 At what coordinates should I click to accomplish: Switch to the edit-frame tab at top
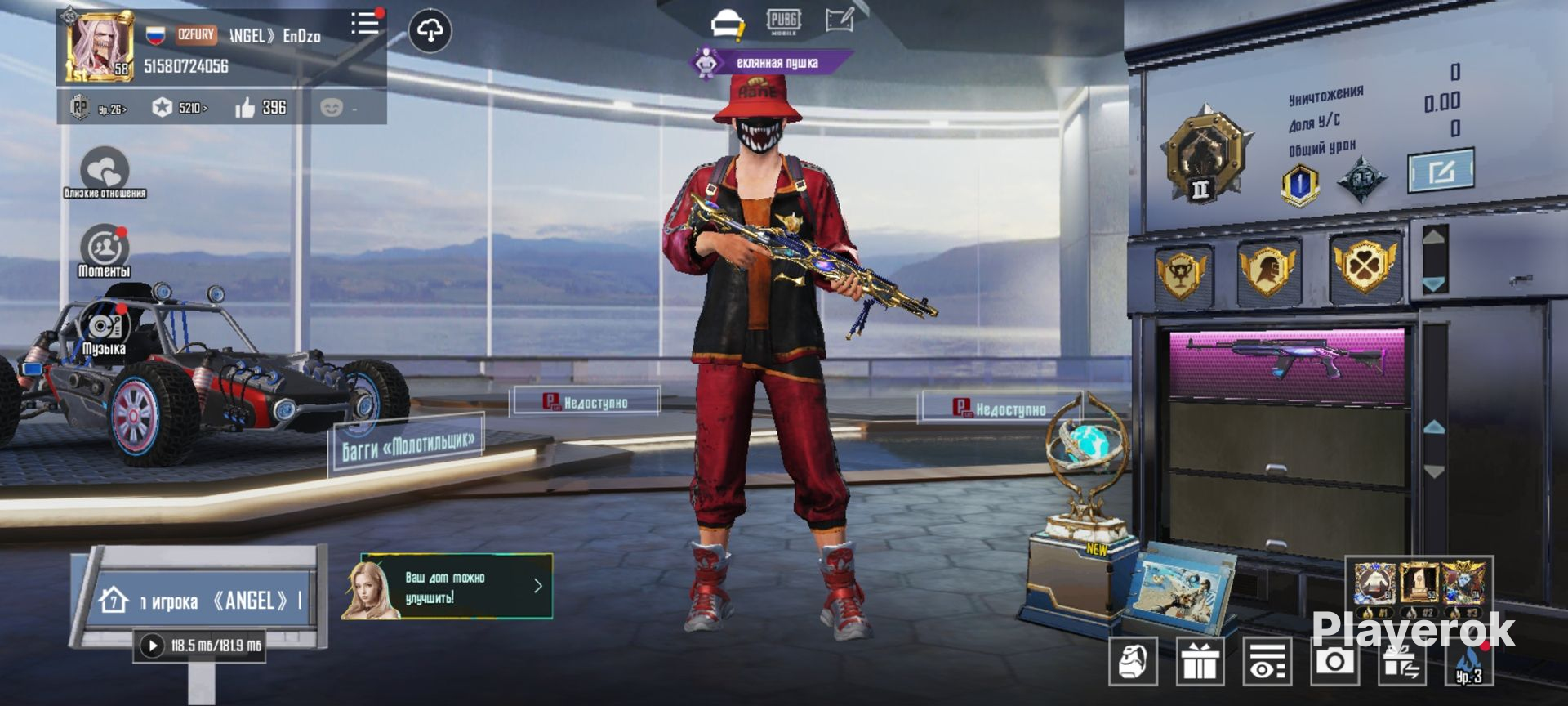[x=840, y=20]
